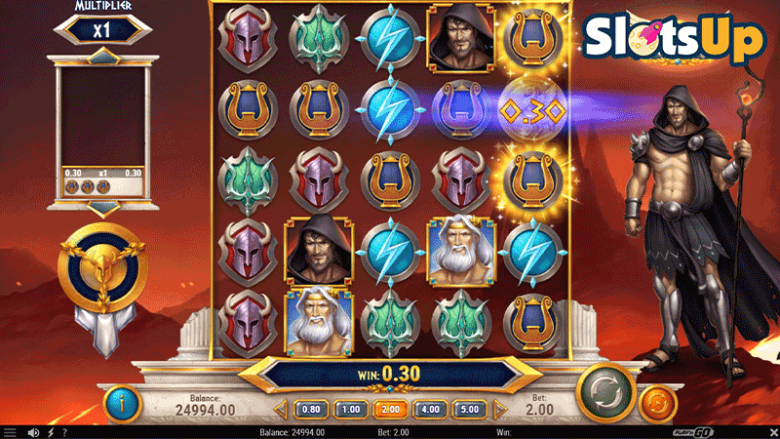780x439 pixels.
Task: Open the orange auto-play button
Action: click(x=657, y=403)
